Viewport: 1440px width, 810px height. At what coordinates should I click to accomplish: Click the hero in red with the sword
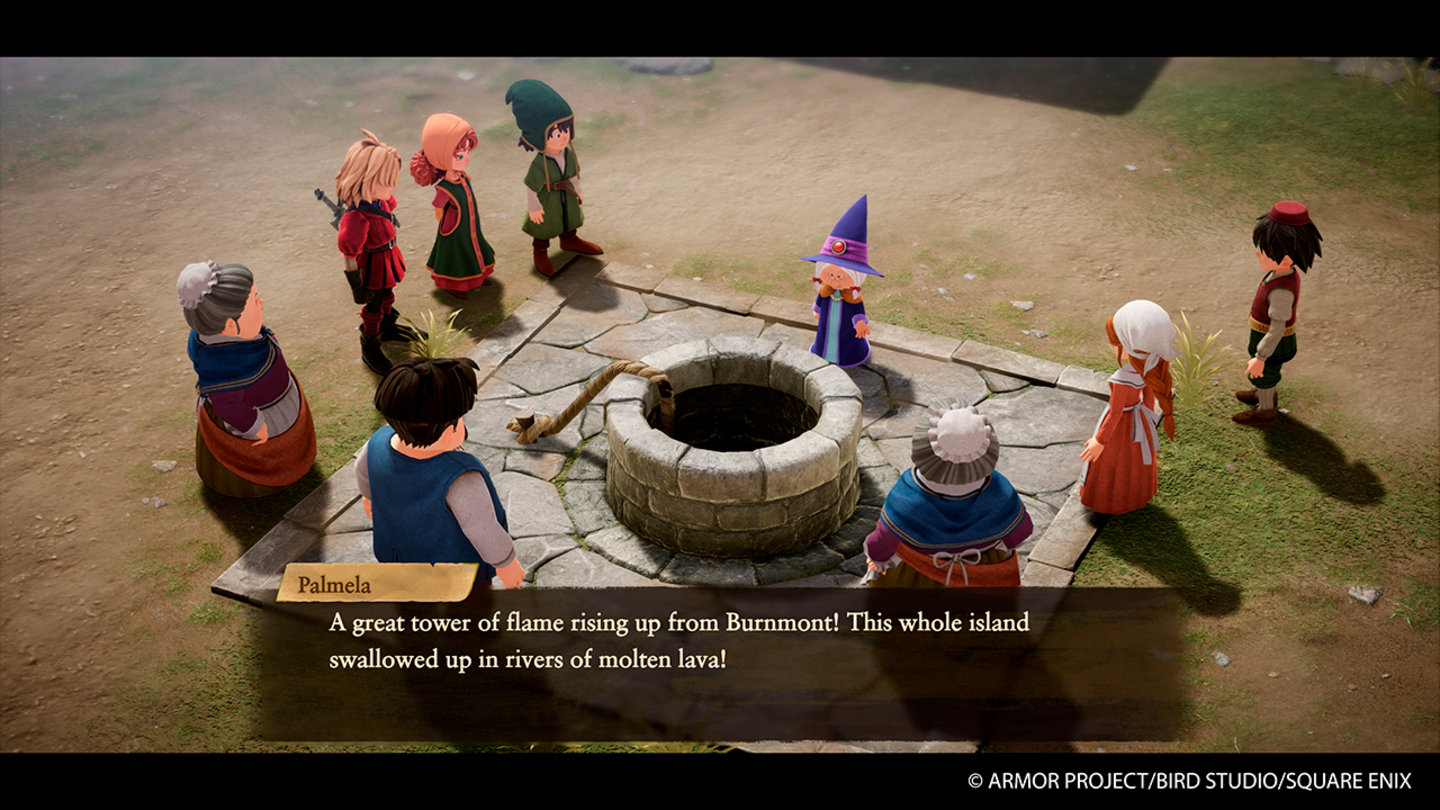pyautogui.click(x=374, y=230)
